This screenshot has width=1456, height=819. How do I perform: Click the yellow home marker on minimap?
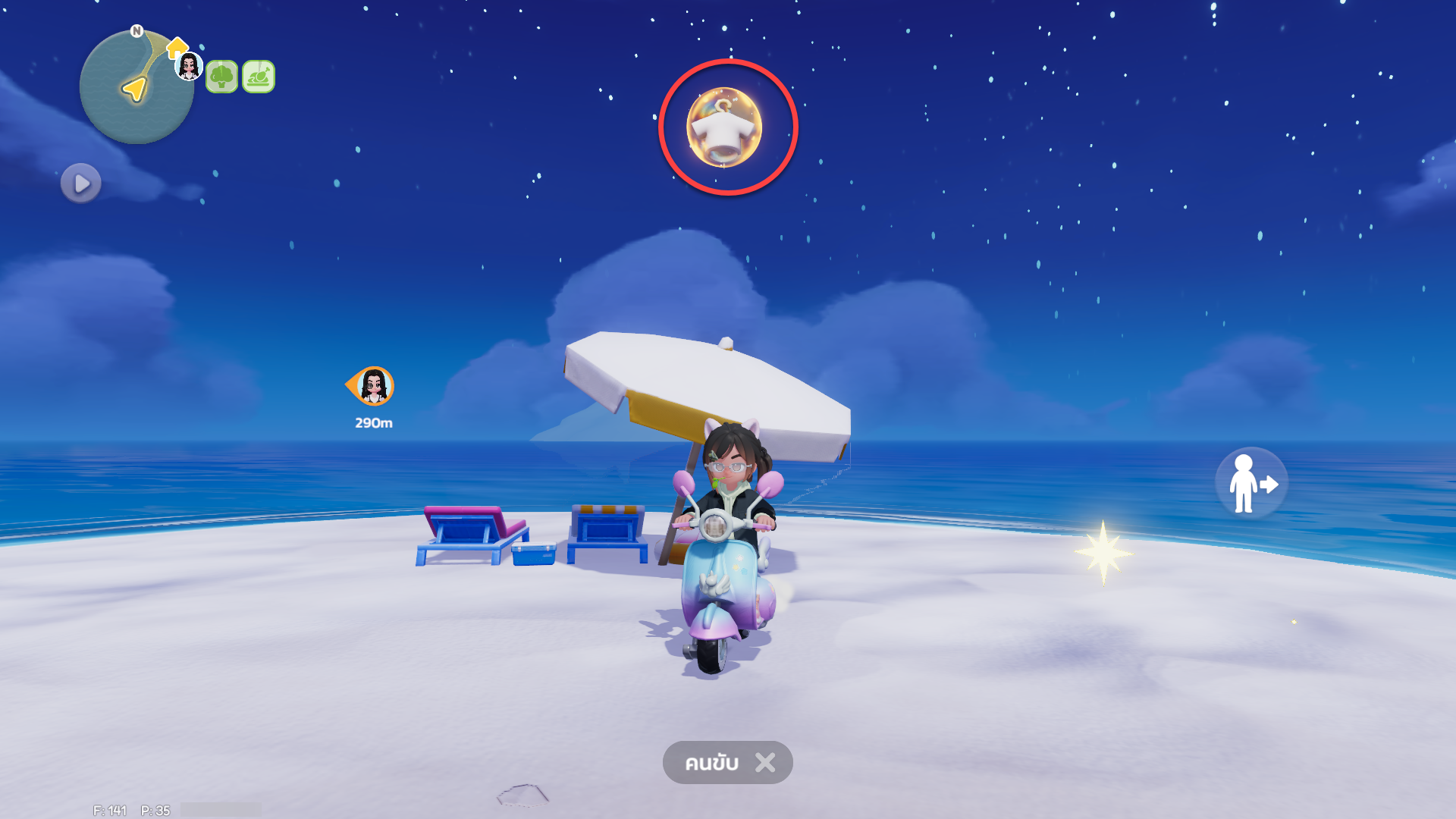pos(177,48)
